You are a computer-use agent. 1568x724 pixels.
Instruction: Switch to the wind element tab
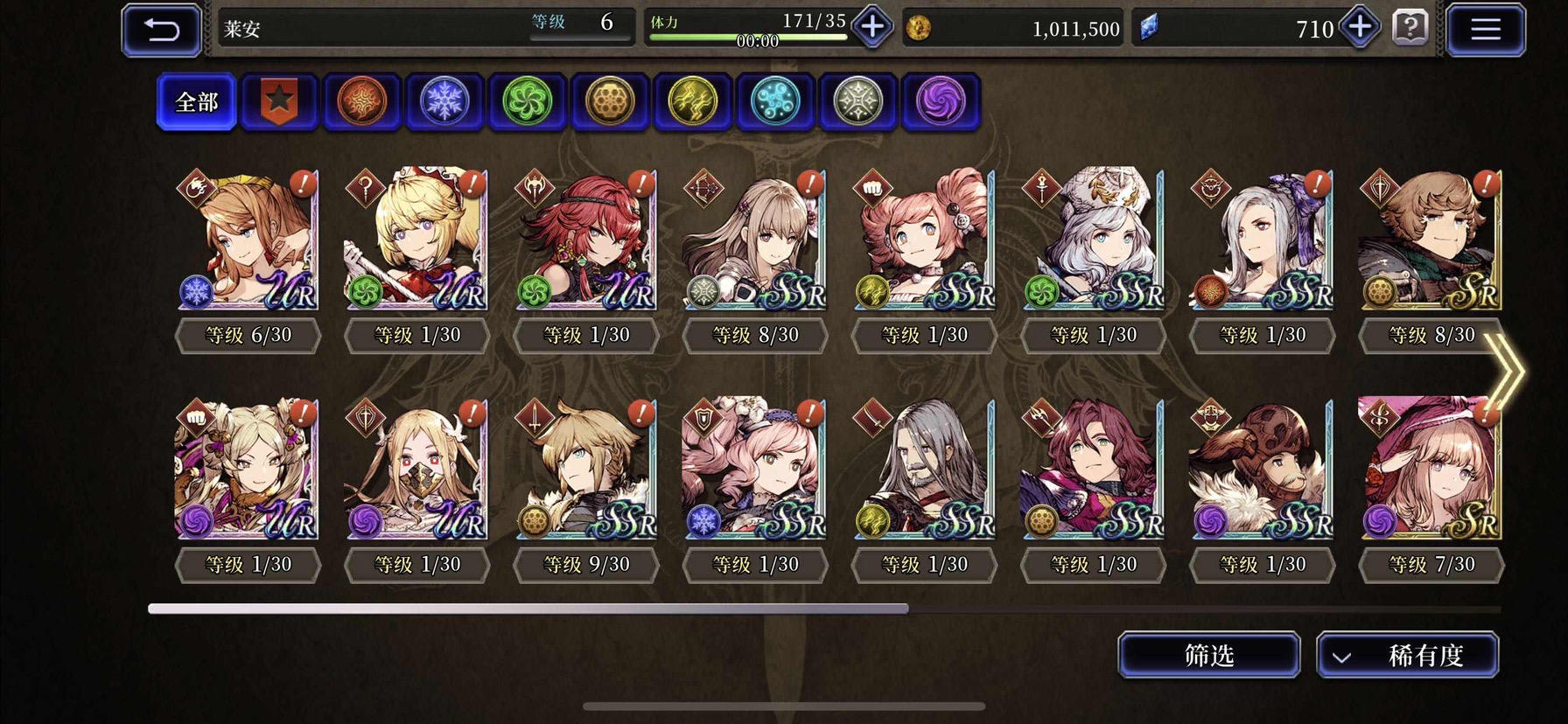click(527, 101)
